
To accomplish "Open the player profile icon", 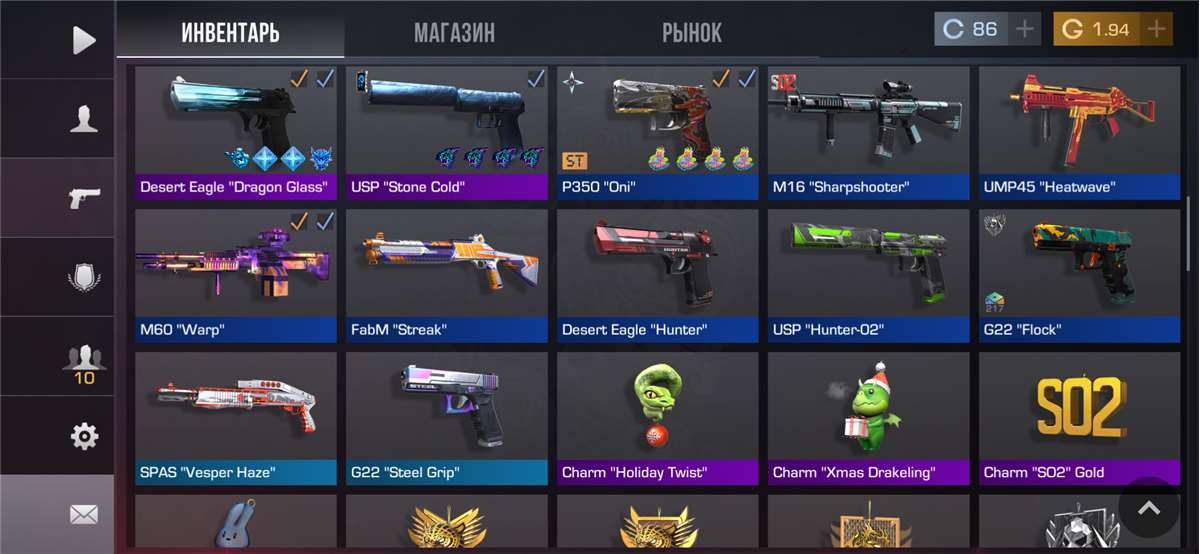I will 84,119.
